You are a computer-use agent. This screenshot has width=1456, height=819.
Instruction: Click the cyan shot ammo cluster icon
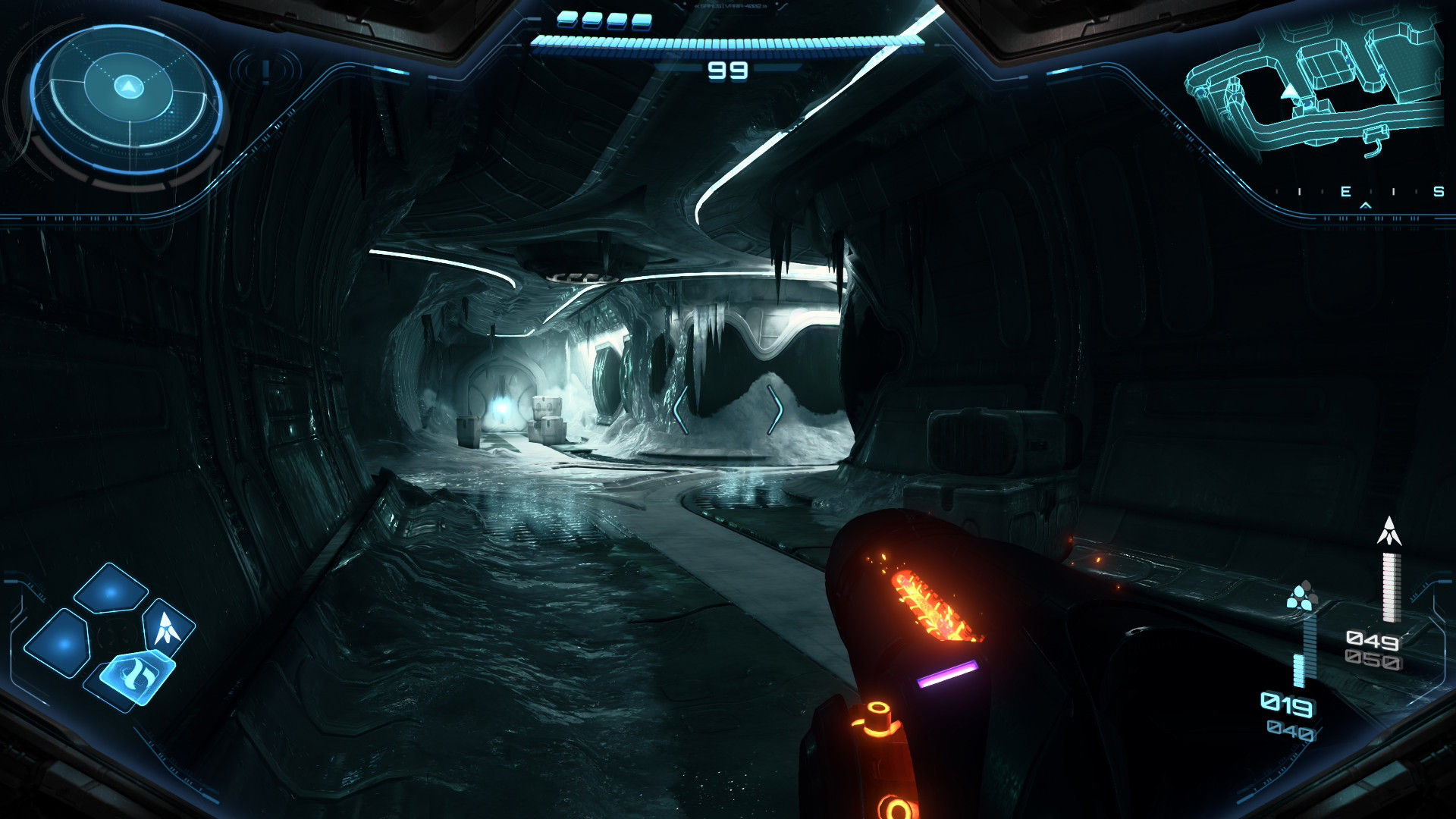point(1301,597)
